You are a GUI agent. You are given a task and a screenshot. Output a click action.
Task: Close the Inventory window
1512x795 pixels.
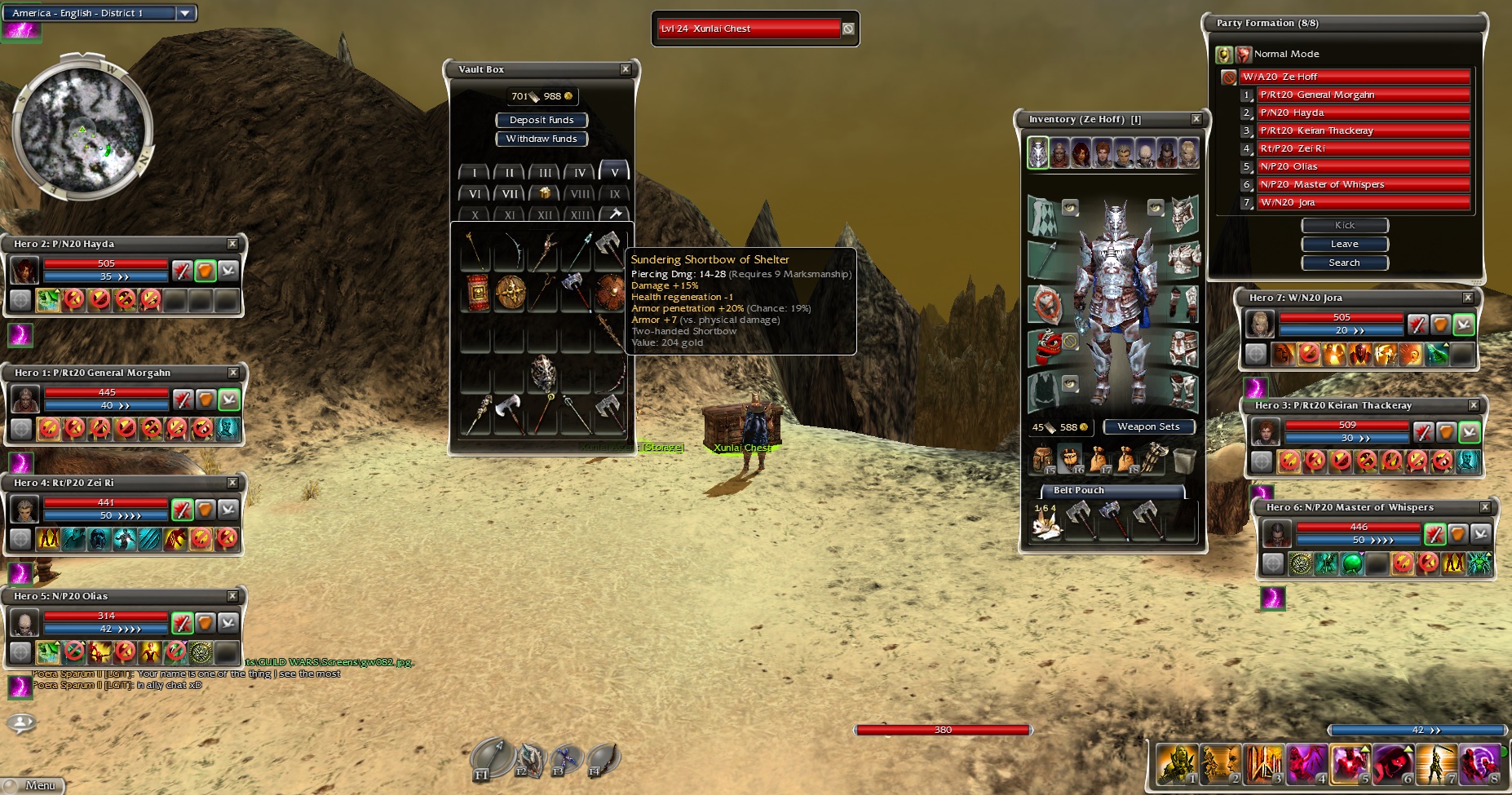click(x=1196, y=119)
